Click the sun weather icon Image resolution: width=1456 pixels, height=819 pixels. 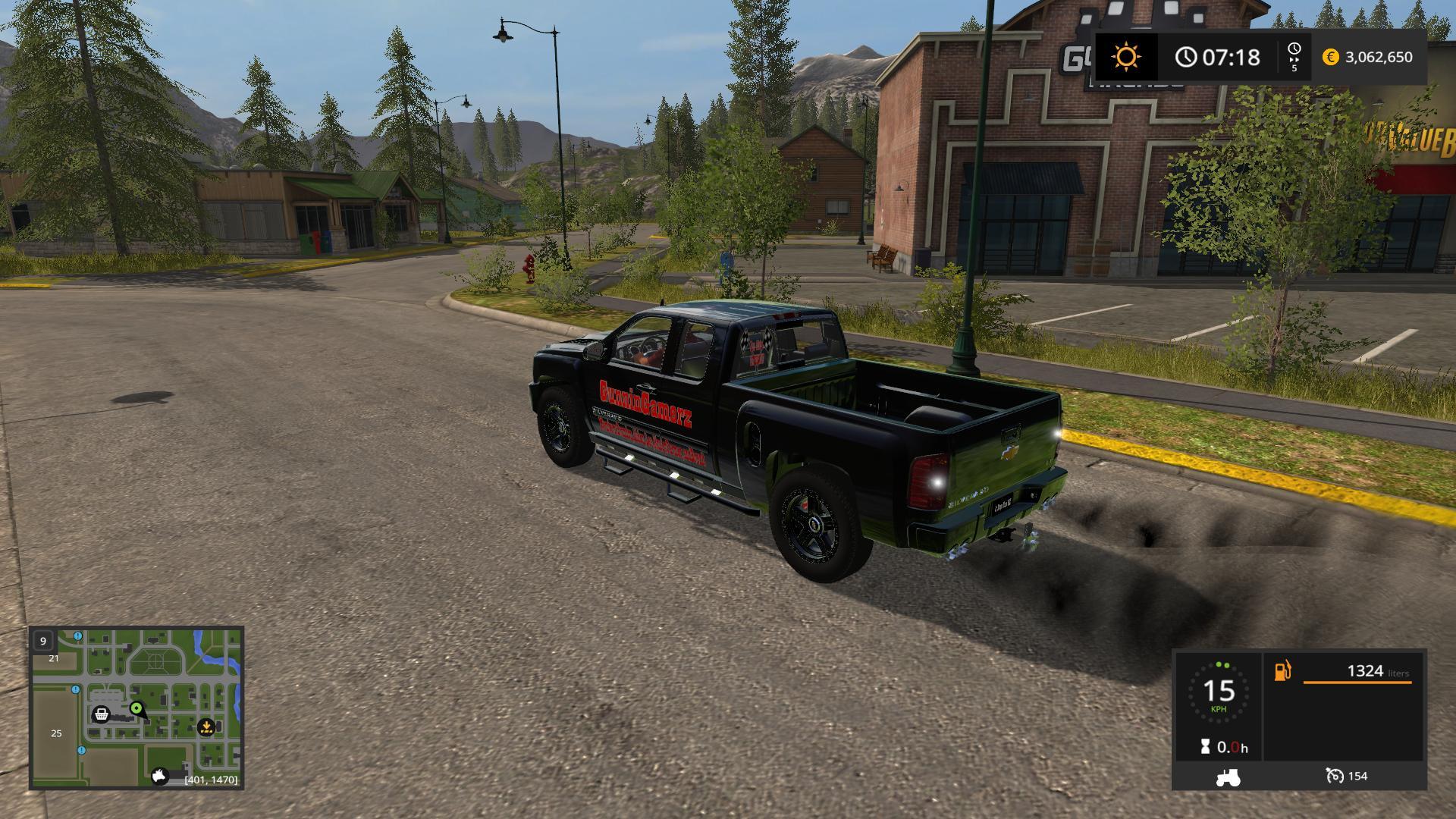click(1126, 57)
